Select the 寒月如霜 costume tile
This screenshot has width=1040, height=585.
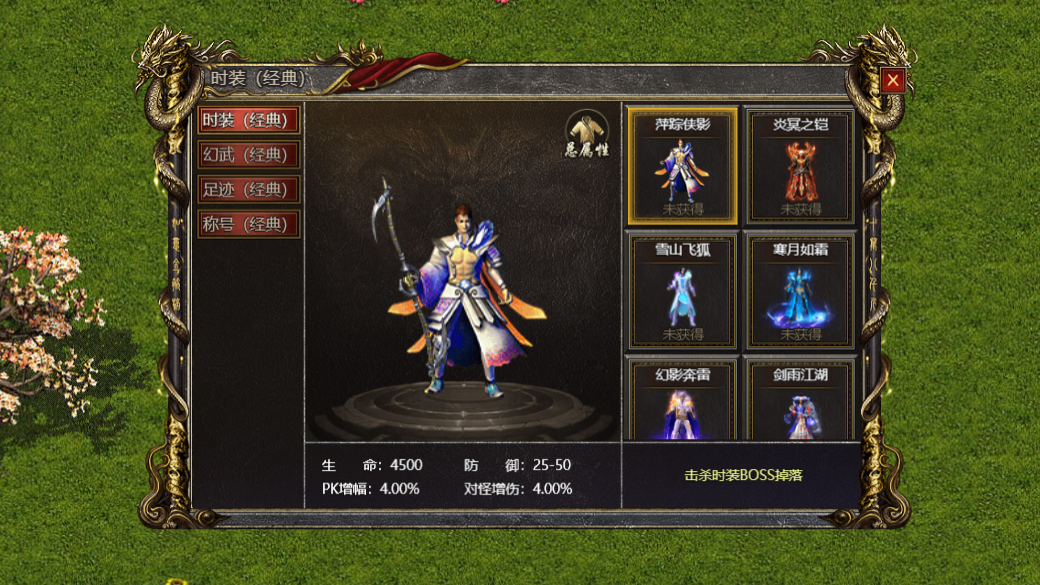(x=800, y=291)
